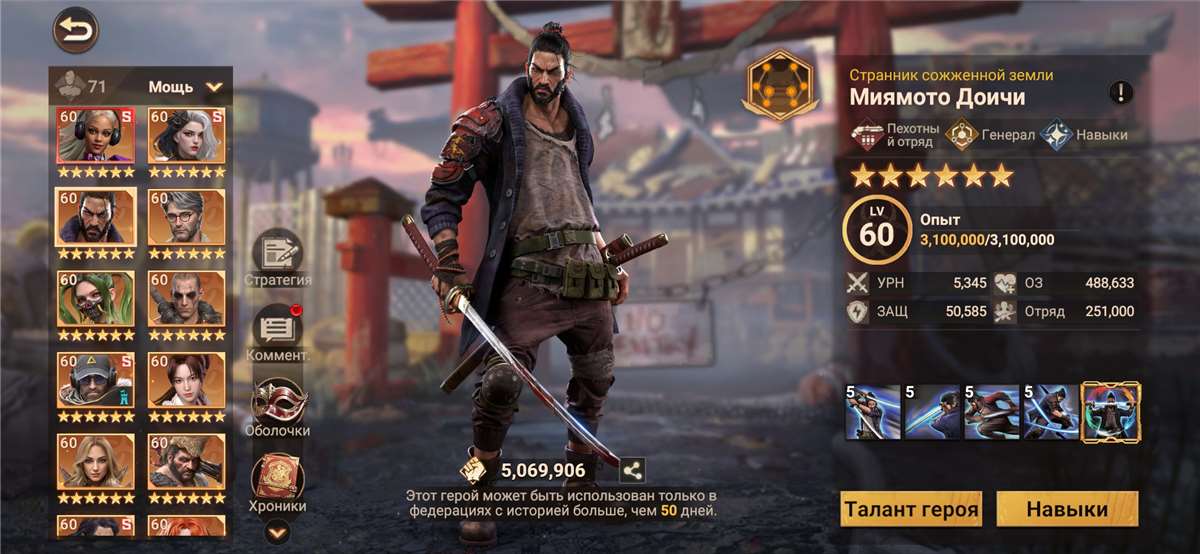Open the hero info exclamation mark
This screenshot has width=1200, height=554.
[x=1121, y=93]
